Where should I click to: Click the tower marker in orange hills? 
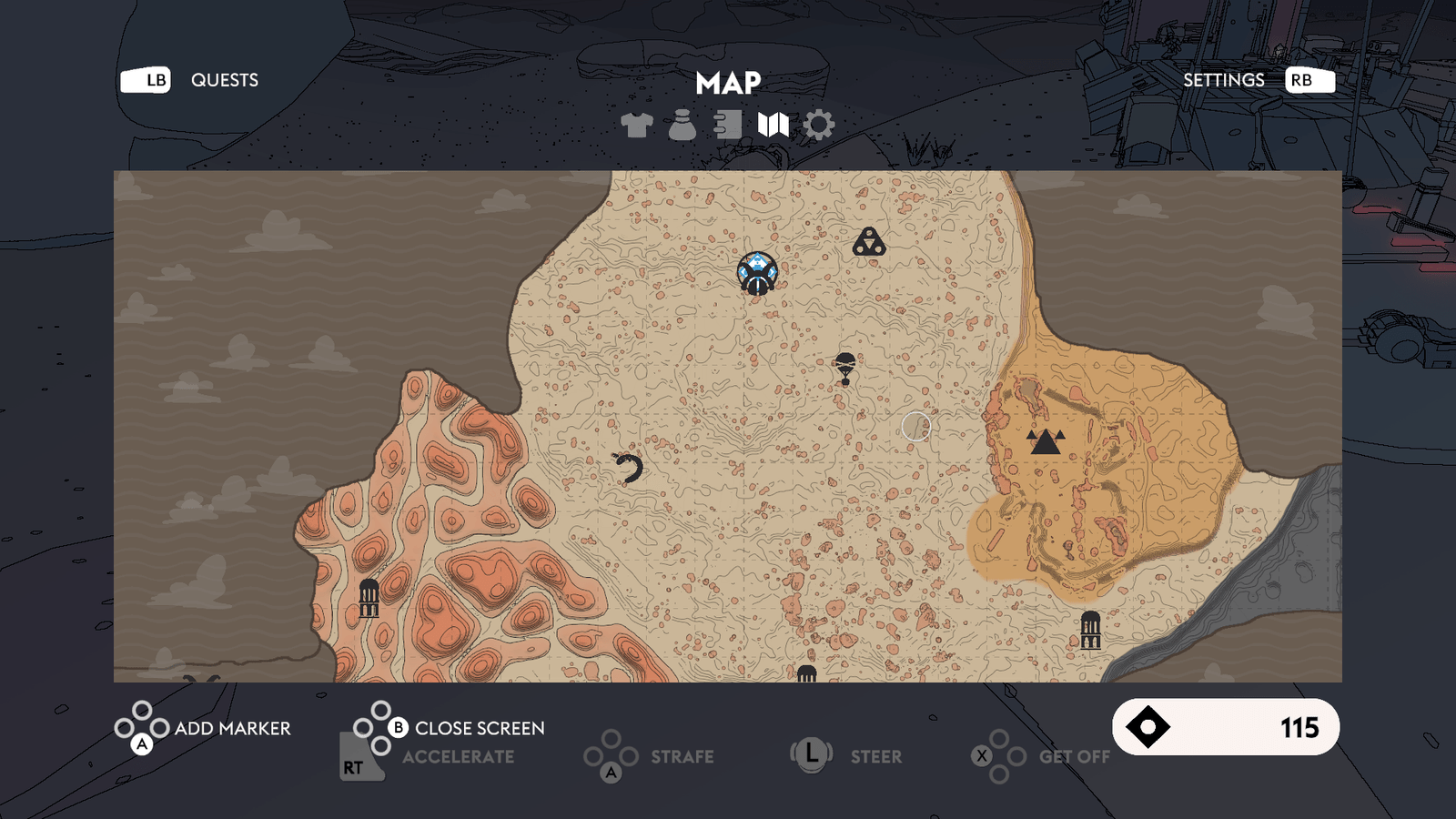[x=369, y=598]
